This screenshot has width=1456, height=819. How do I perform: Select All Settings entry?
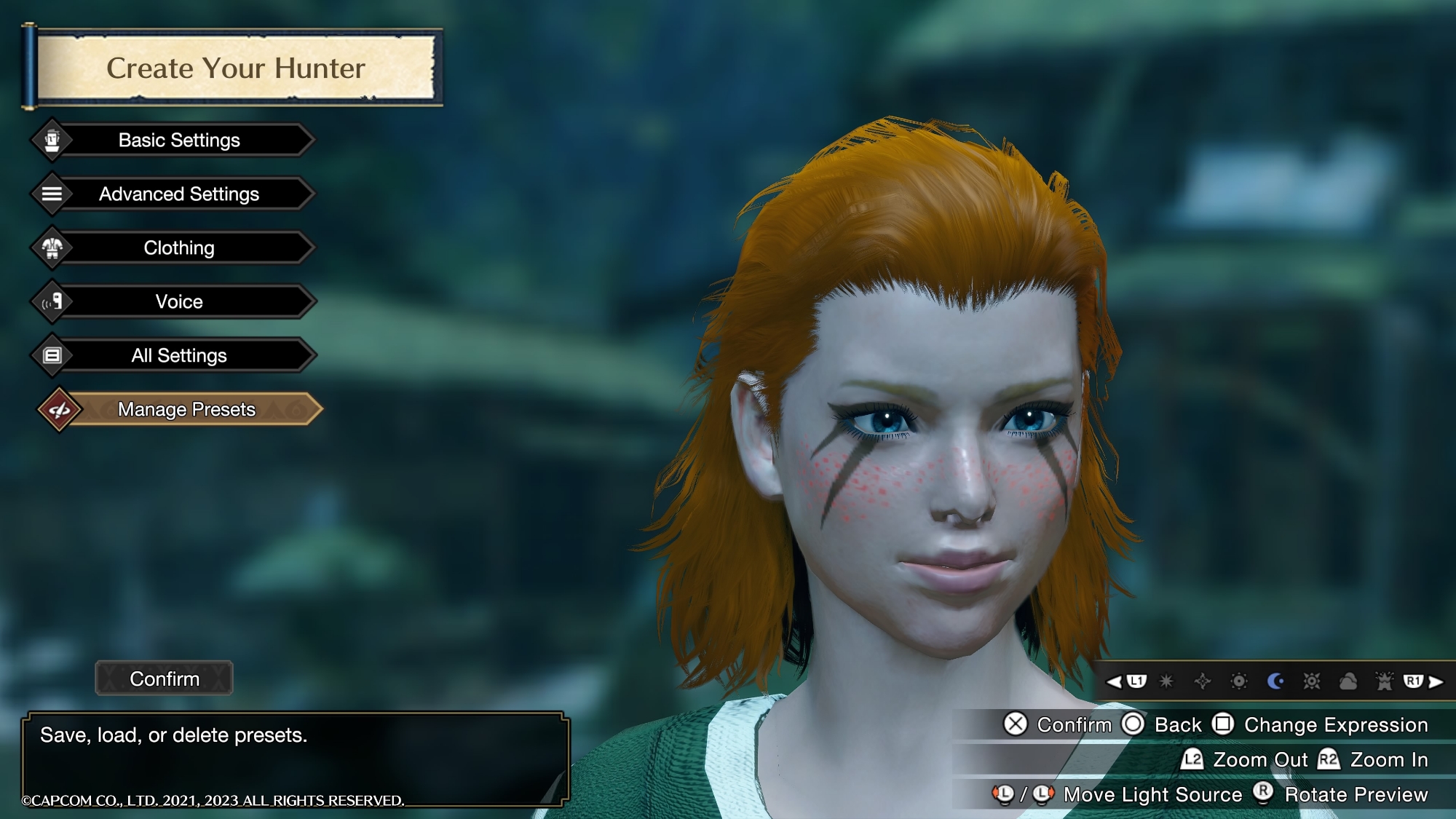pos(179,355)
